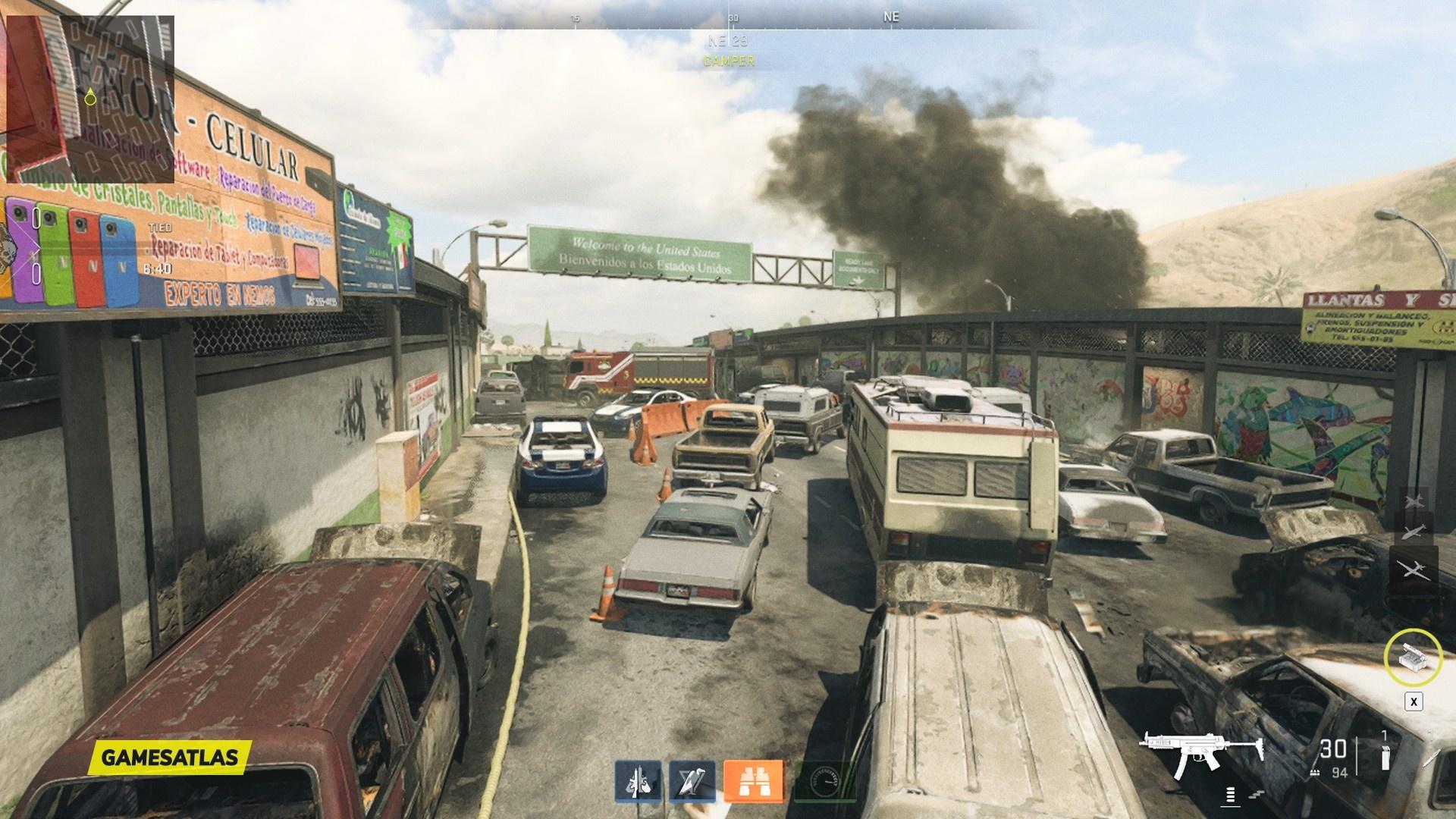Open the minimap in the corner
The width and height of the screenshot is (1456, 819).
(x=90, y=99)
